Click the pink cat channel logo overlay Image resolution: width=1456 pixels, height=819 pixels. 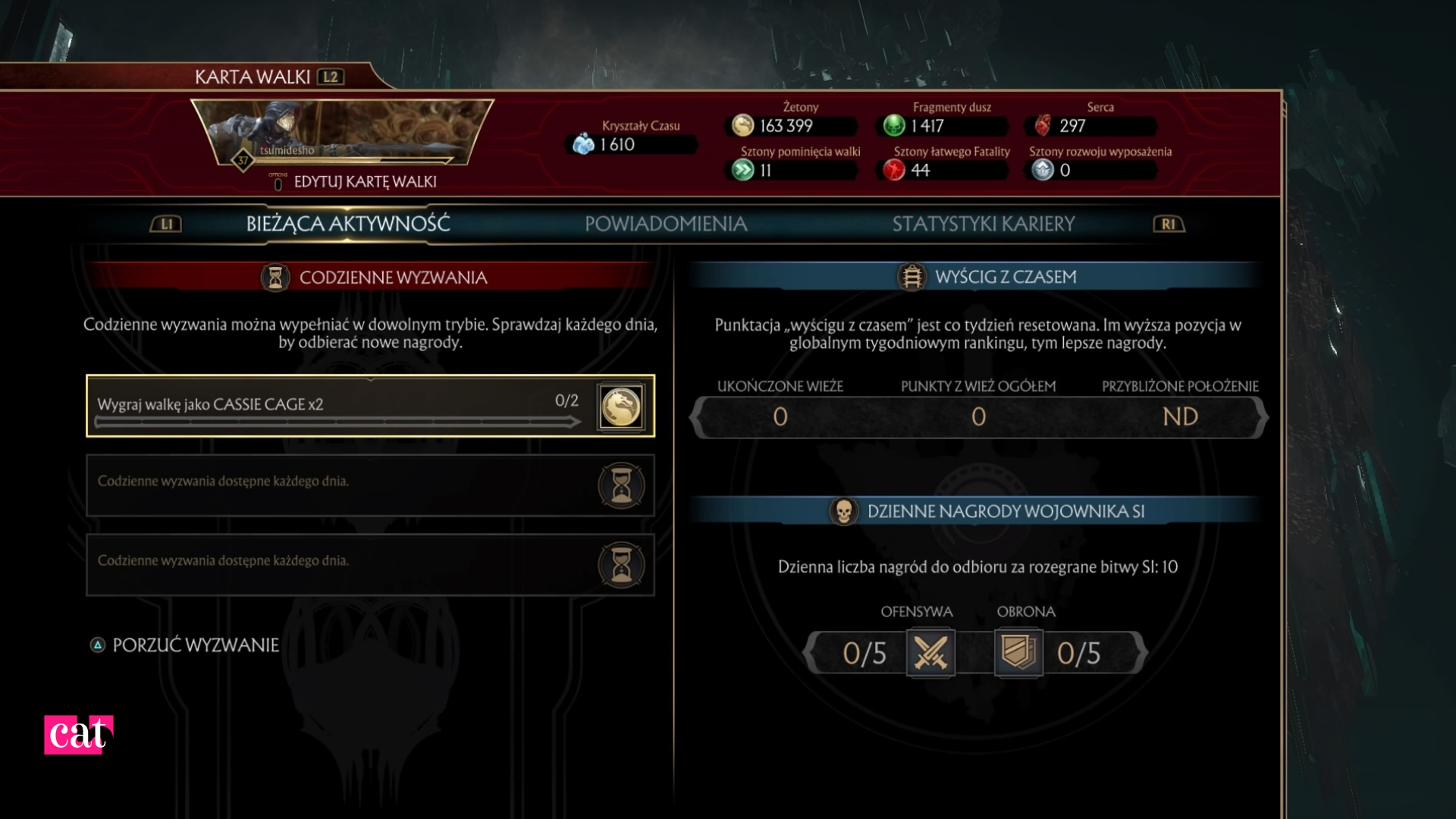click(x=78, y=734)
